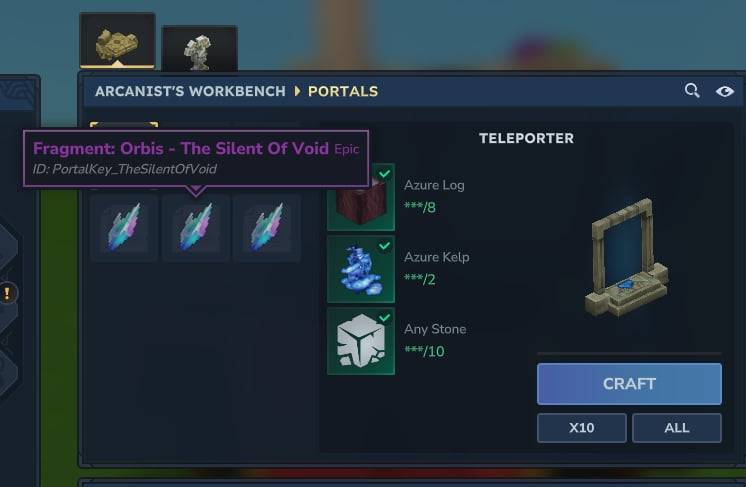Switch to the stone statue tab
This screenshot has height=487, width=746.
click(x=199, y=49)
